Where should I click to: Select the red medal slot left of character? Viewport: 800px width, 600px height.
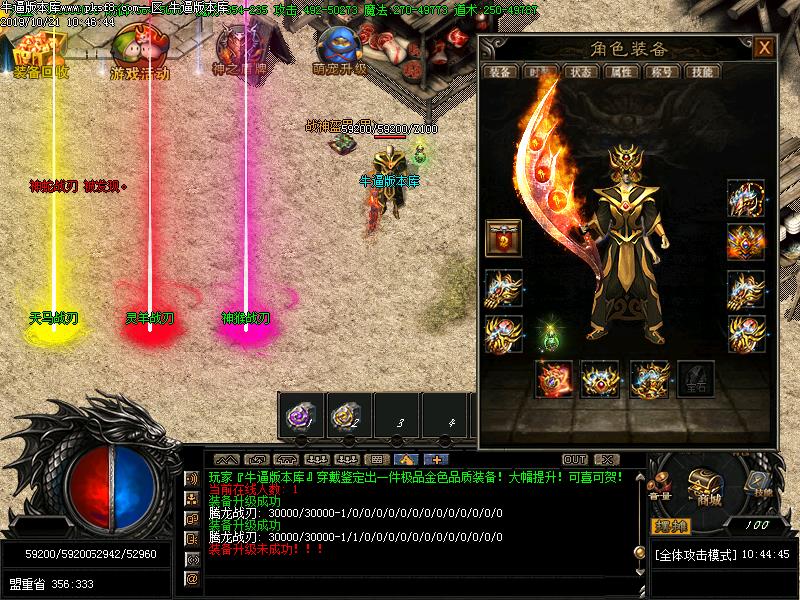tap(503, 238)
